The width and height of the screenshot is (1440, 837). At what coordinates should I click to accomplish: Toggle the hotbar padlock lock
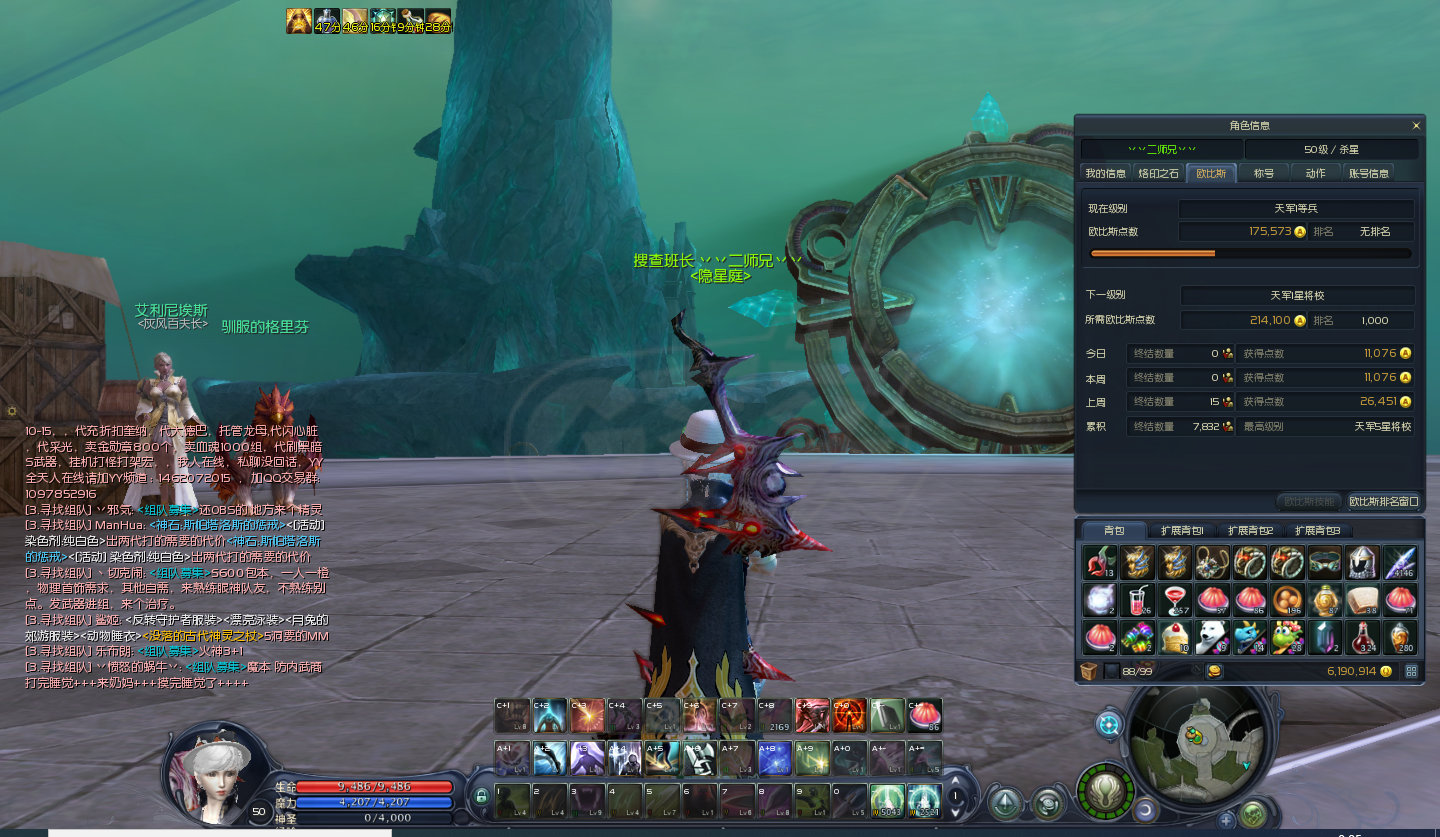(x=481, y=797)
